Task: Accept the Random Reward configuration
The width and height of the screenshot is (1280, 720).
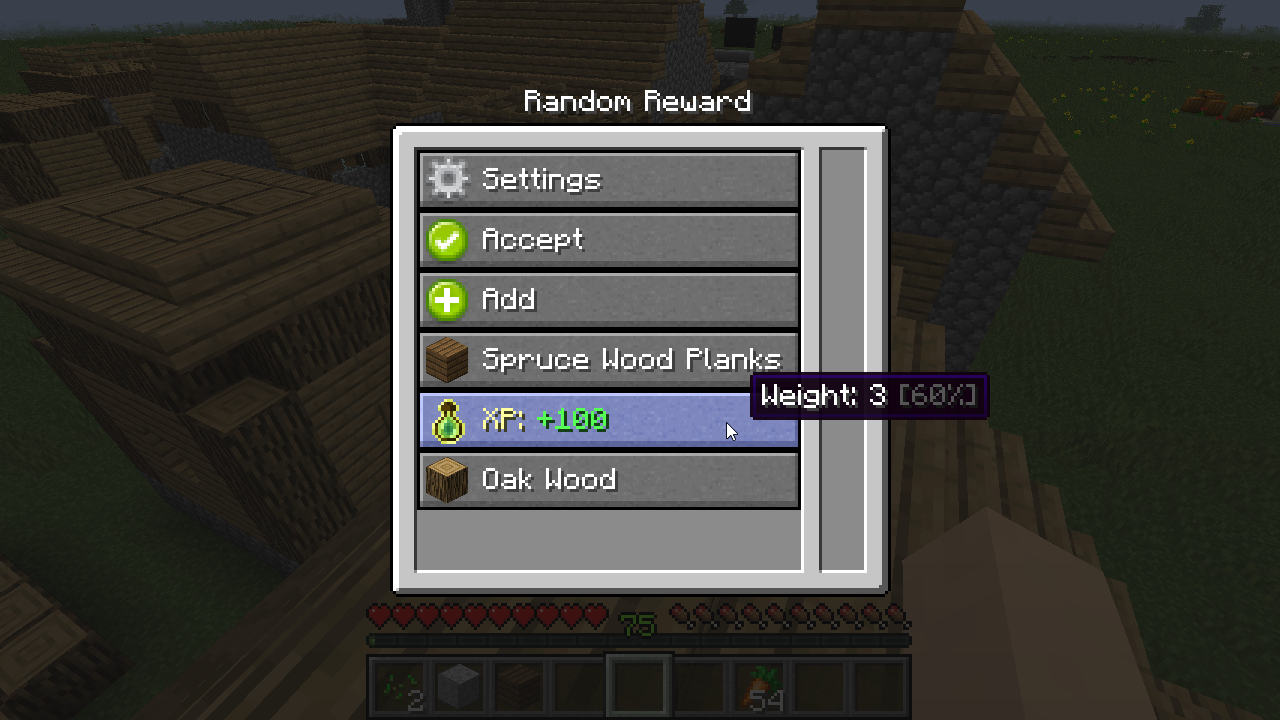Action: [608, 240]
